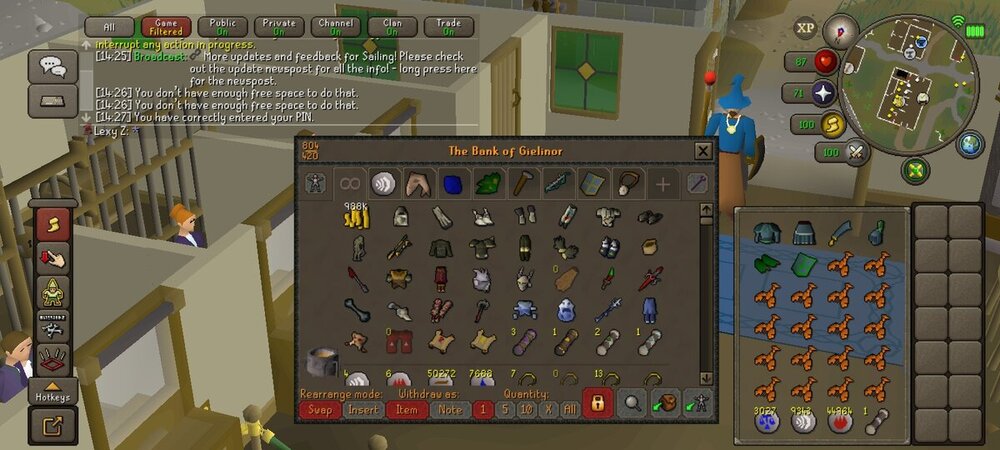Switch chat to the Trade tab
The image size is (1000, 450).
pyautogui.click(x=449, y=27)
